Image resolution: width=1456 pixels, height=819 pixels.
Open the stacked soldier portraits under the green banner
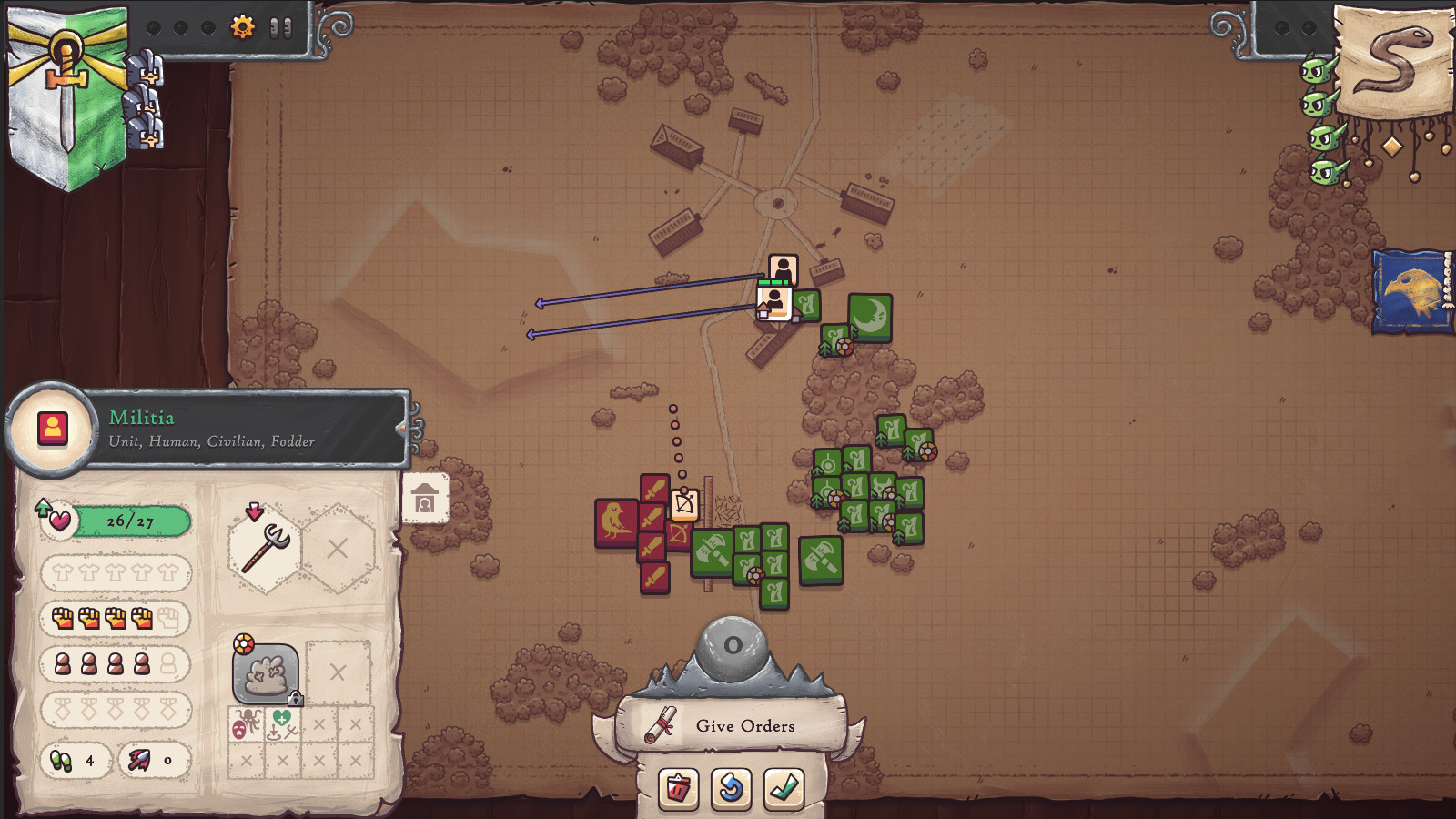click(x=146, y=100)
